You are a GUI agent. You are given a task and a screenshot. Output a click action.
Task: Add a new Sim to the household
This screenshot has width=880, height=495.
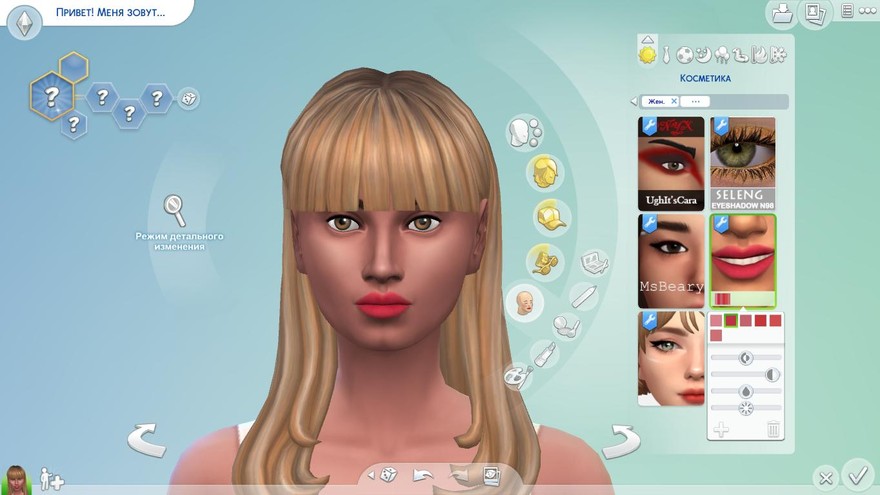50,480
